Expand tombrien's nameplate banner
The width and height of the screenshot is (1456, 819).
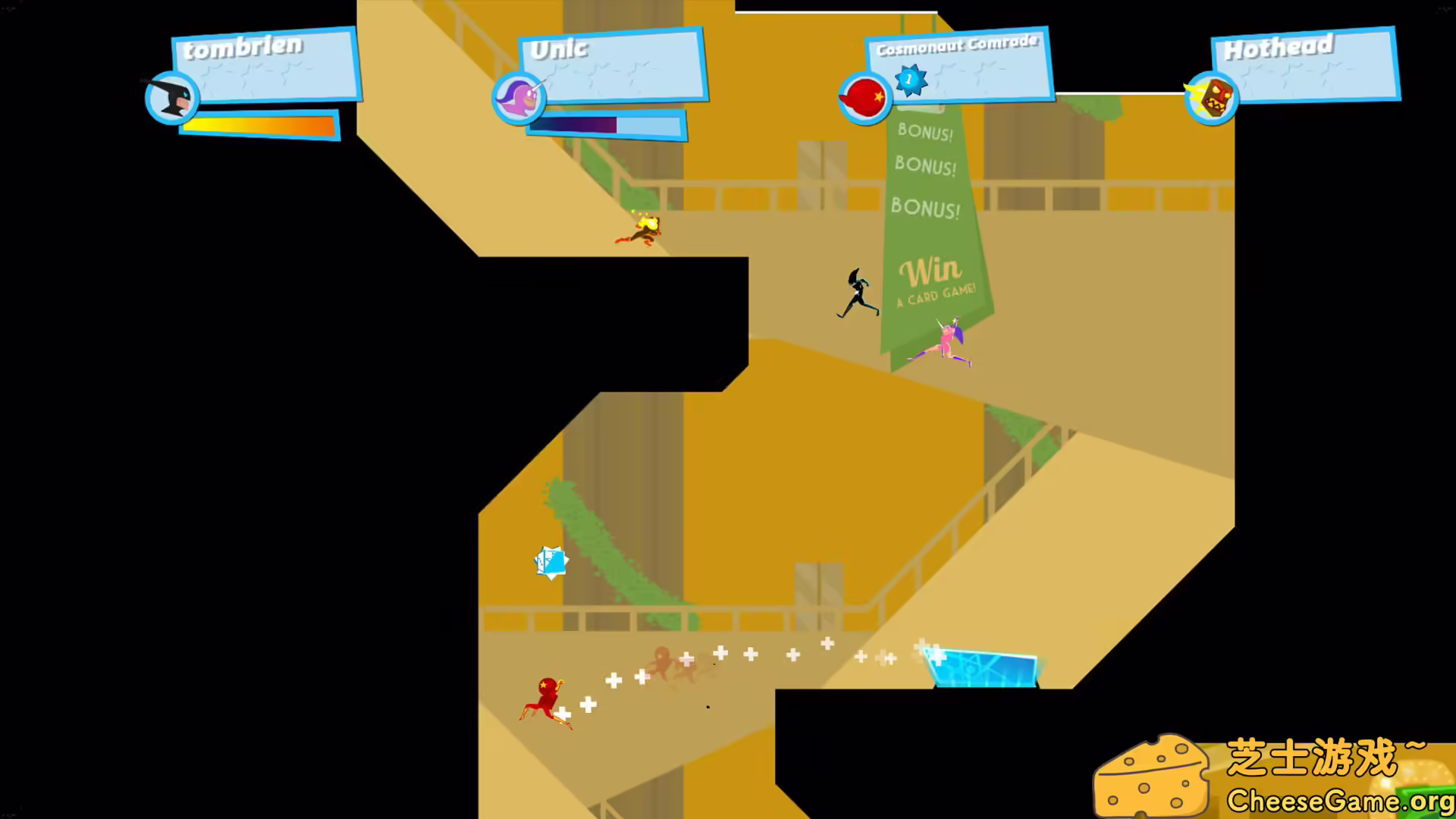coord(264,64)
